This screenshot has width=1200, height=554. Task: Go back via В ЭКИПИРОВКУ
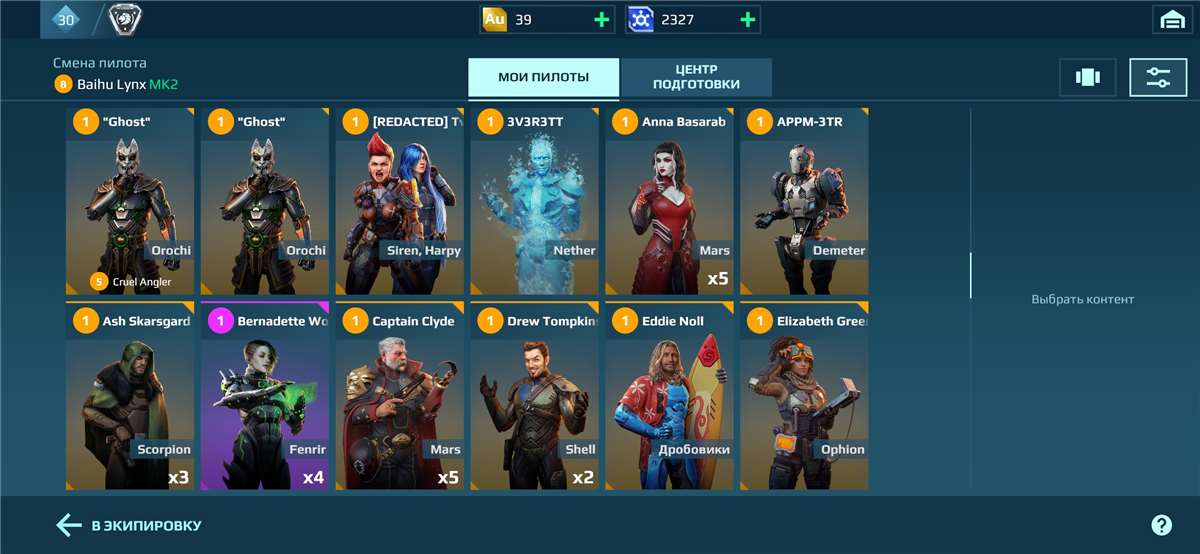(x=130, y=525)
